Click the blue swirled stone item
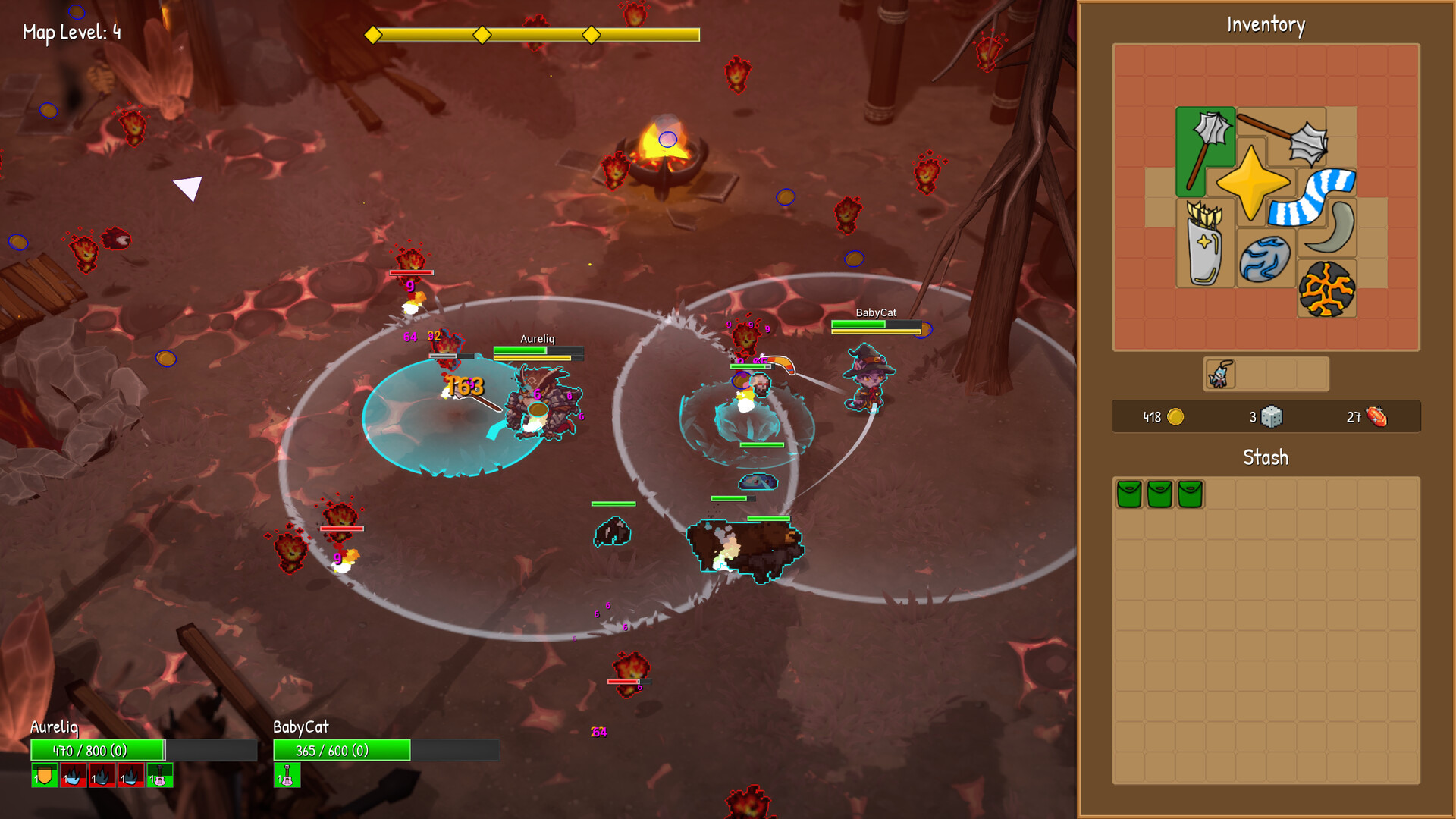 click(x=1264, y=259)
